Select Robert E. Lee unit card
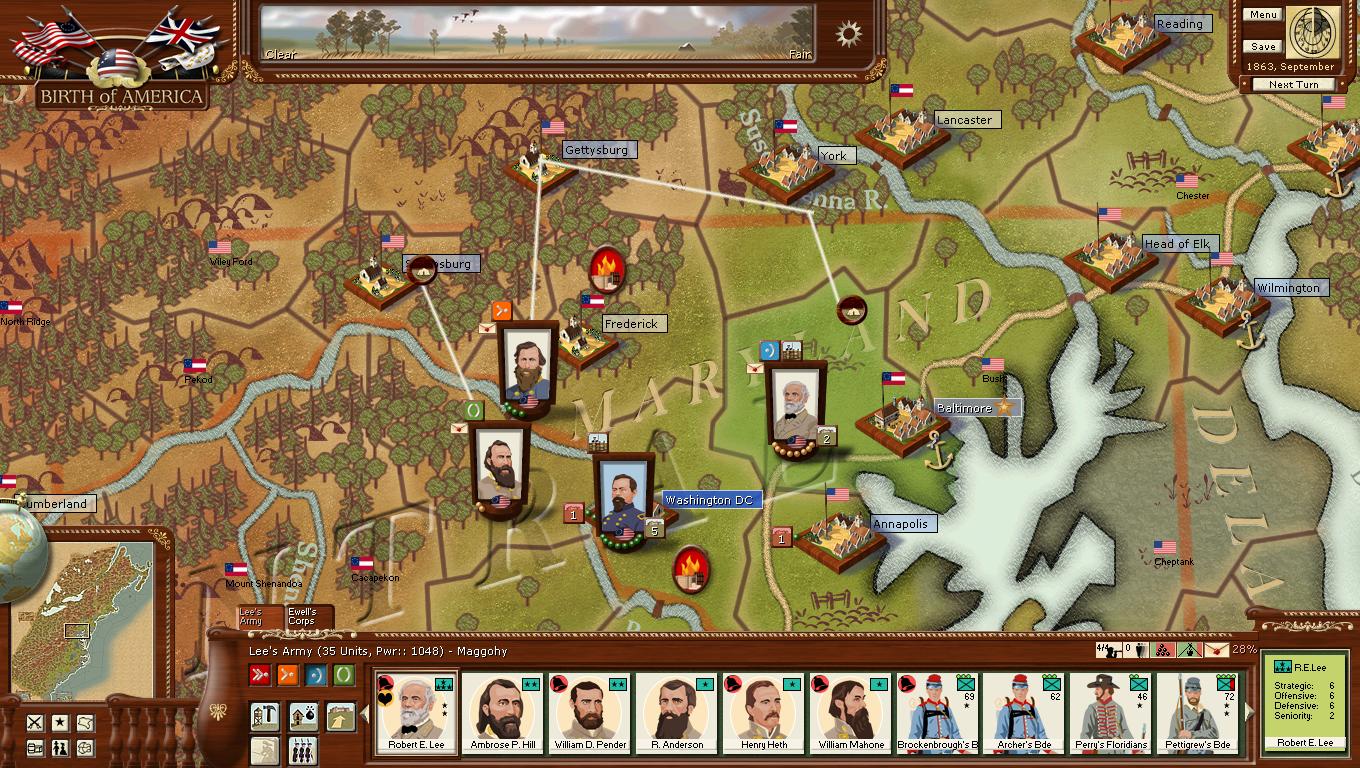This screenshot has height=768, width=1360. pyautogui.click(x=417, y=712)
